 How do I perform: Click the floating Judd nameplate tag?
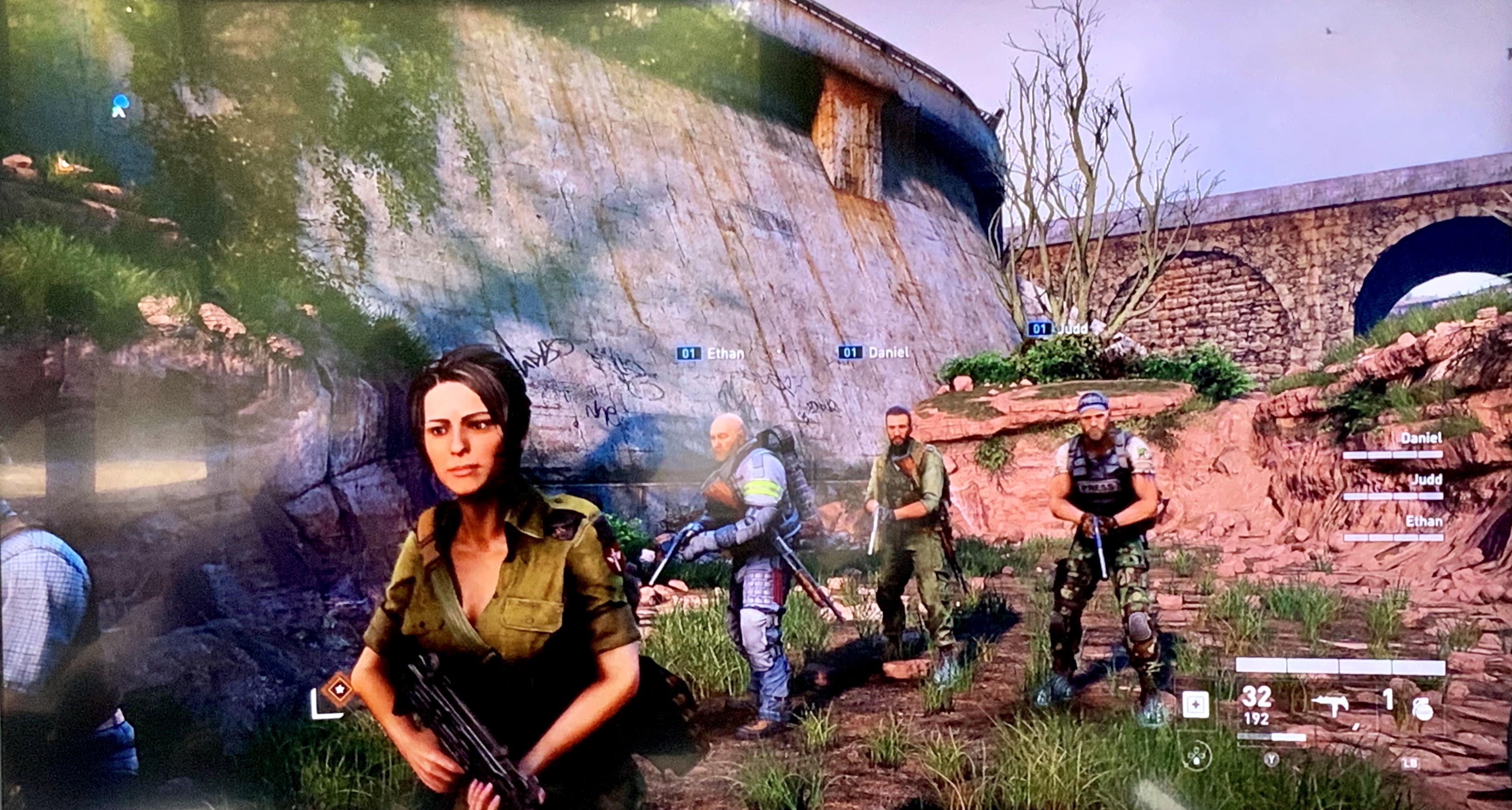coord(1058,328)
